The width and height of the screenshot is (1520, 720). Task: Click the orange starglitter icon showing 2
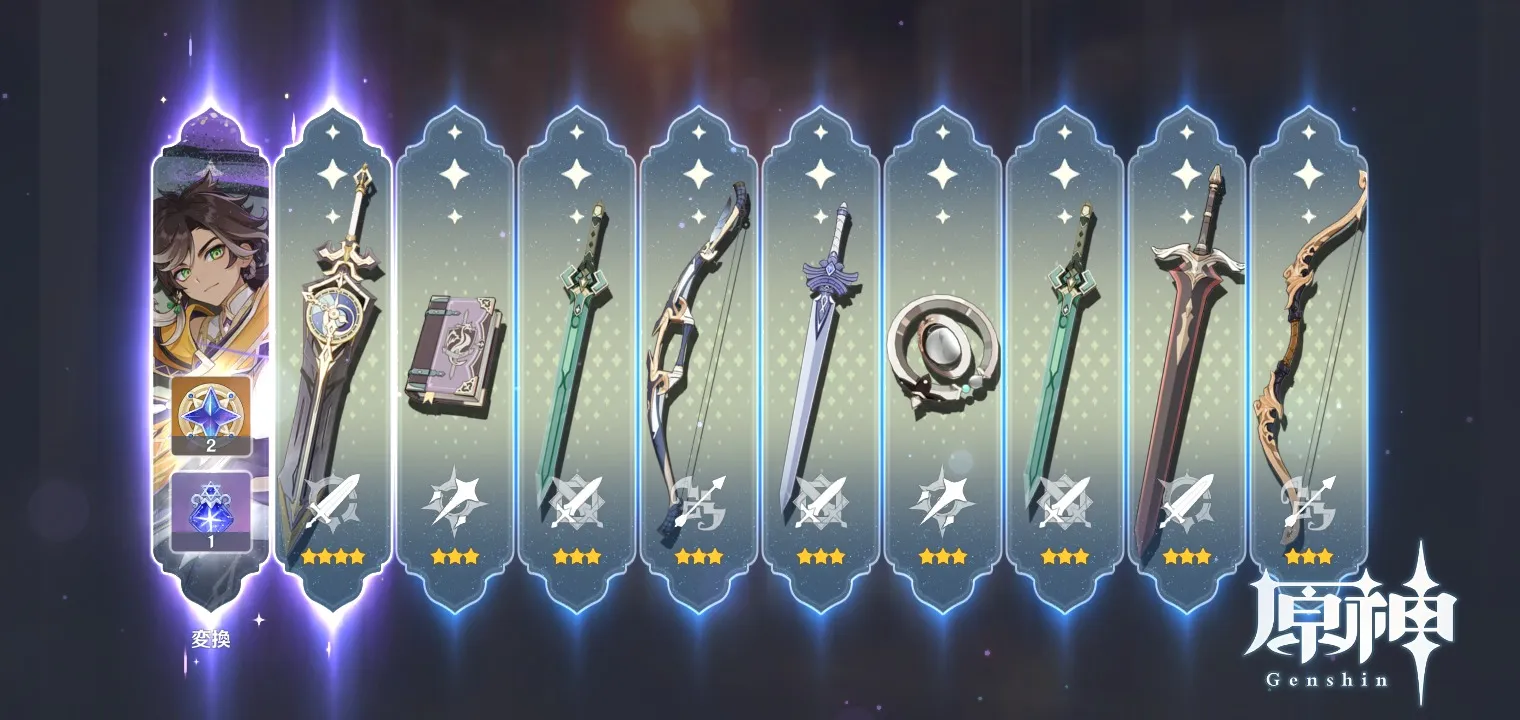coord(210,415)
